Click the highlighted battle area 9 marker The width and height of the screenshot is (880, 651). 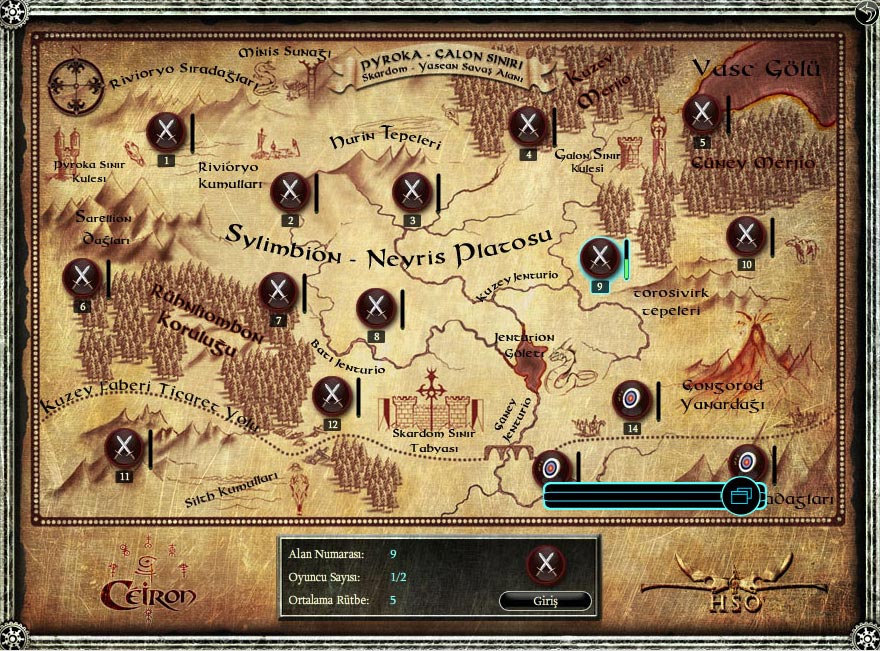pyautogui.click(x=600, y=258)
